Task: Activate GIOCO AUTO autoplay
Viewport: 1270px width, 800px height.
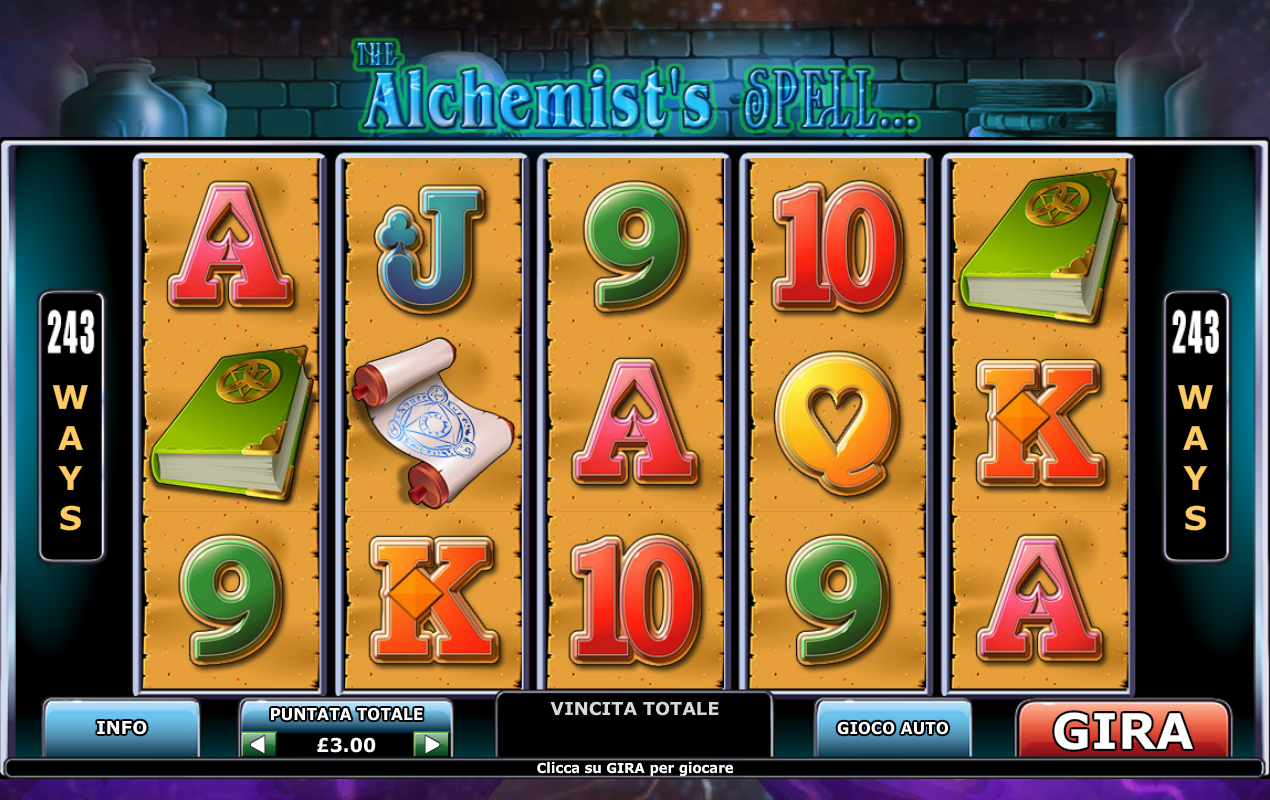Action: (892, 728)
